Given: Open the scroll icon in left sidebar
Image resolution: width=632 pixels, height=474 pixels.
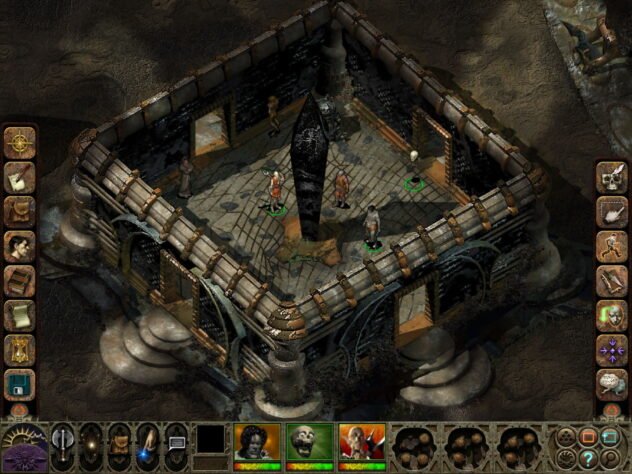Looking at the screenshot, I should click(x=20, y=314).
